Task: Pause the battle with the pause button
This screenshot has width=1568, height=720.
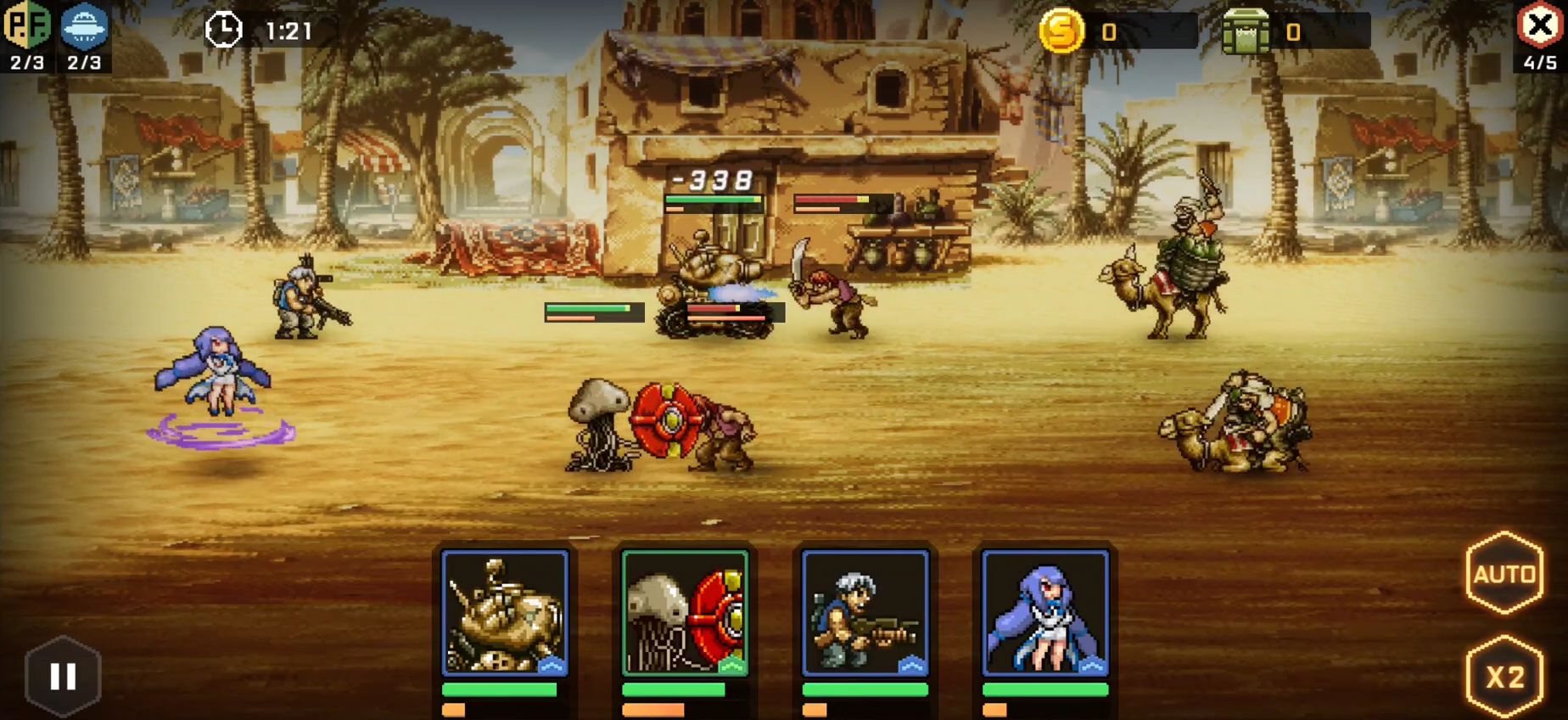Action: click(x=63, y=677)
